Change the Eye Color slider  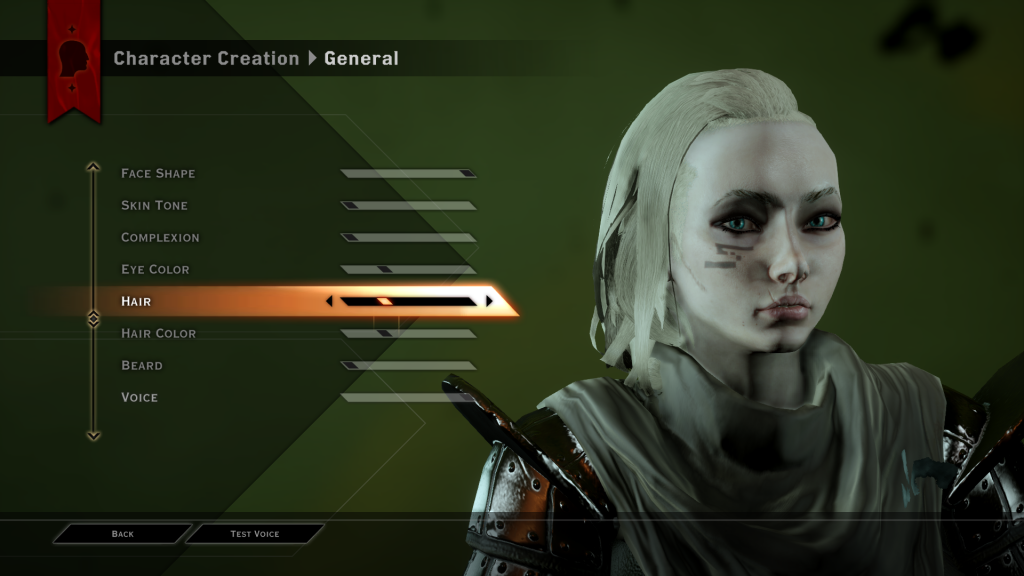(408, 270)
